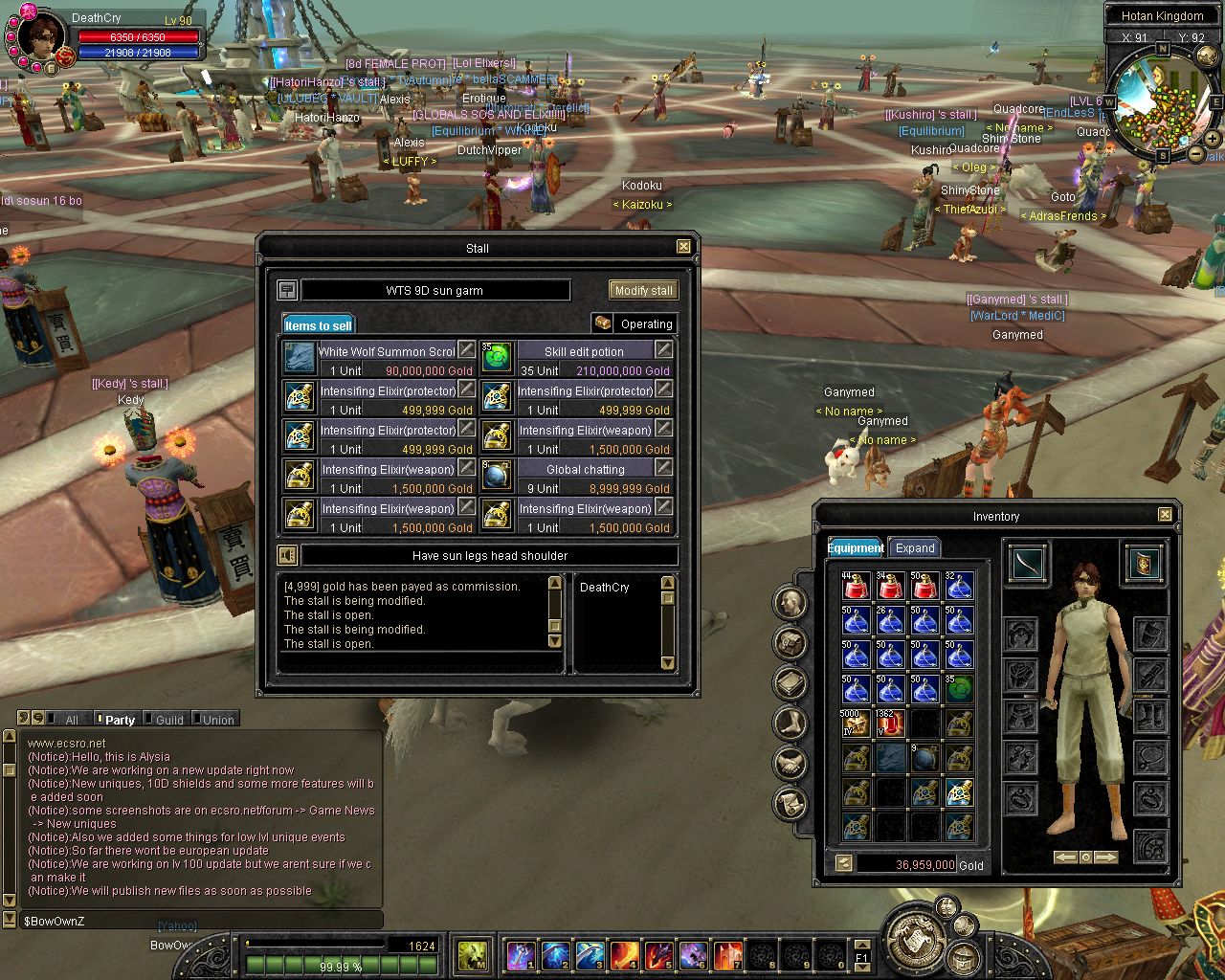Close the Stall window
Image resolution: width=1225 pixels, height=980 pixels.
683,247
